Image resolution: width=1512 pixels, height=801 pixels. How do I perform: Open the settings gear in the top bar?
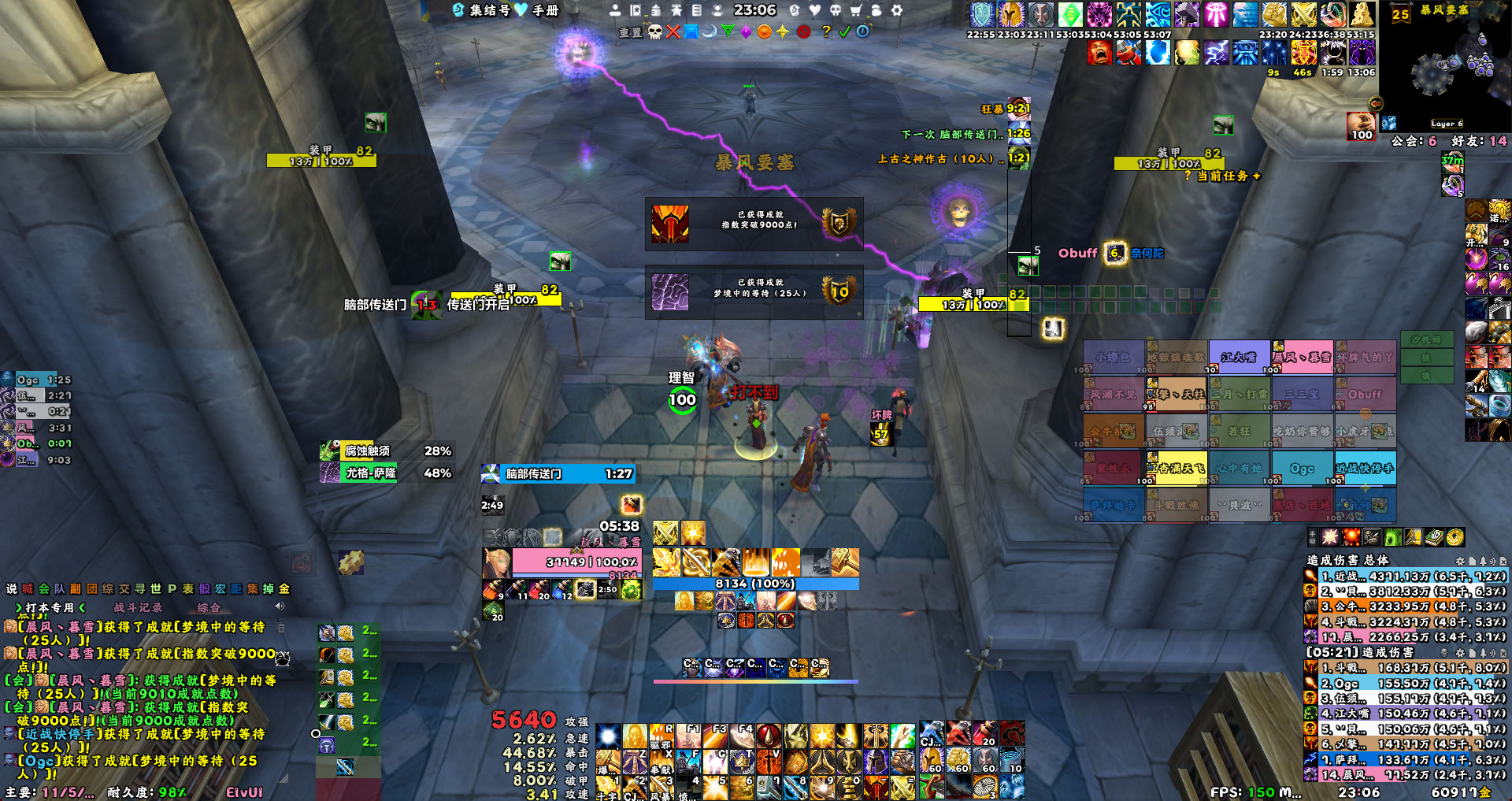896,10
